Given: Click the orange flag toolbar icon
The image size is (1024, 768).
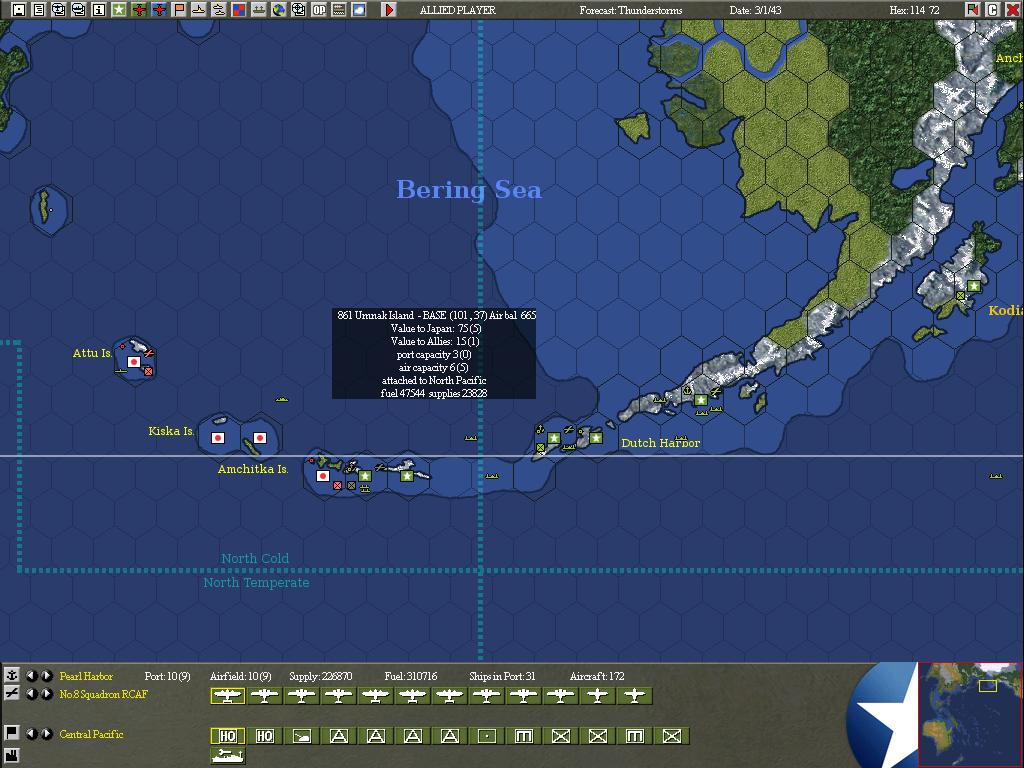Looking at the screenshot, I should coord(179,10).
